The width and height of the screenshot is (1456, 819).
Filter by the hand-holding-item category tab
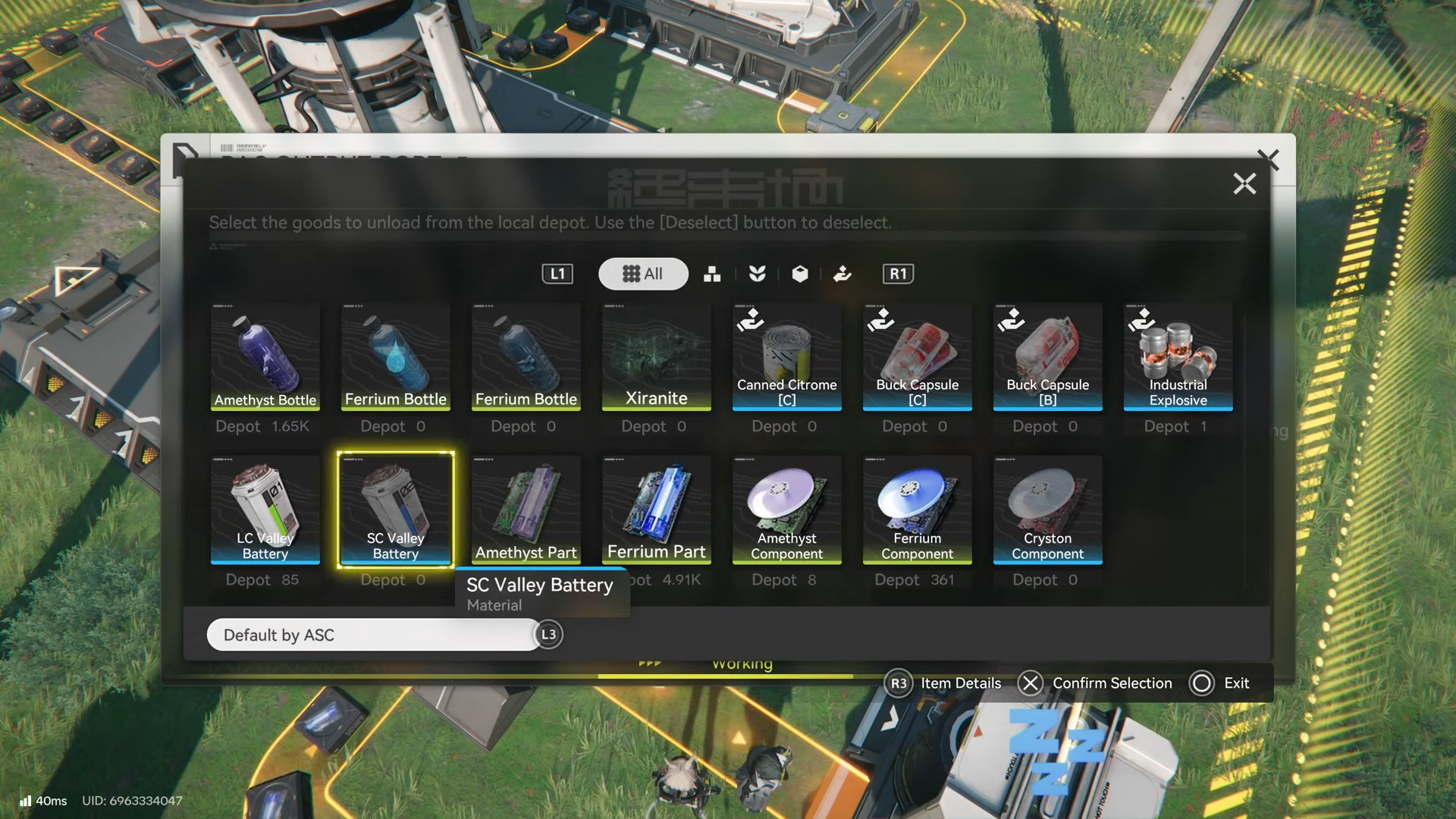(842, 274)
